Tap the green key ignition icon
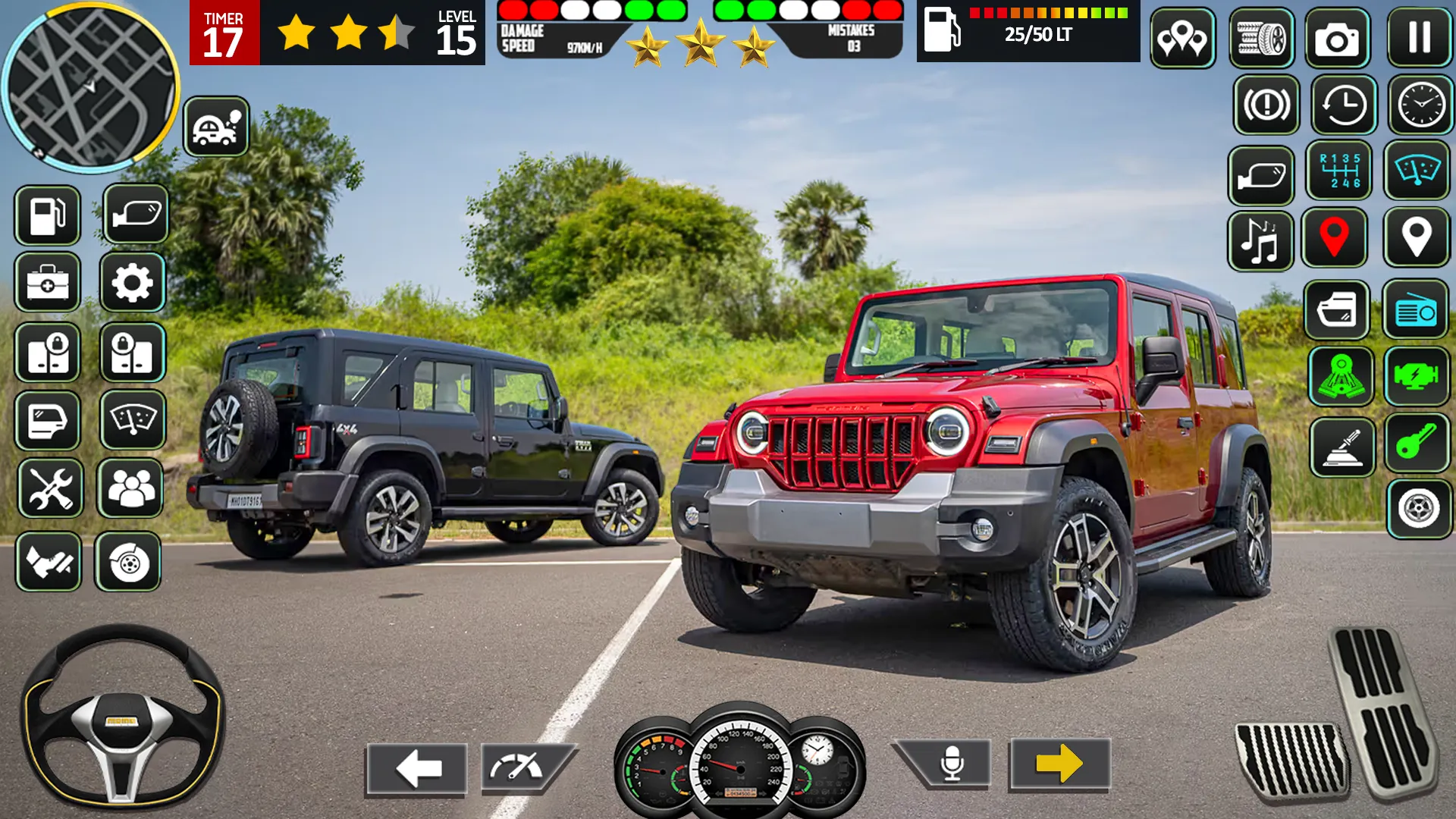Screen dimensions: 1456x819 pyautogui.click(x=1417, y=446)
